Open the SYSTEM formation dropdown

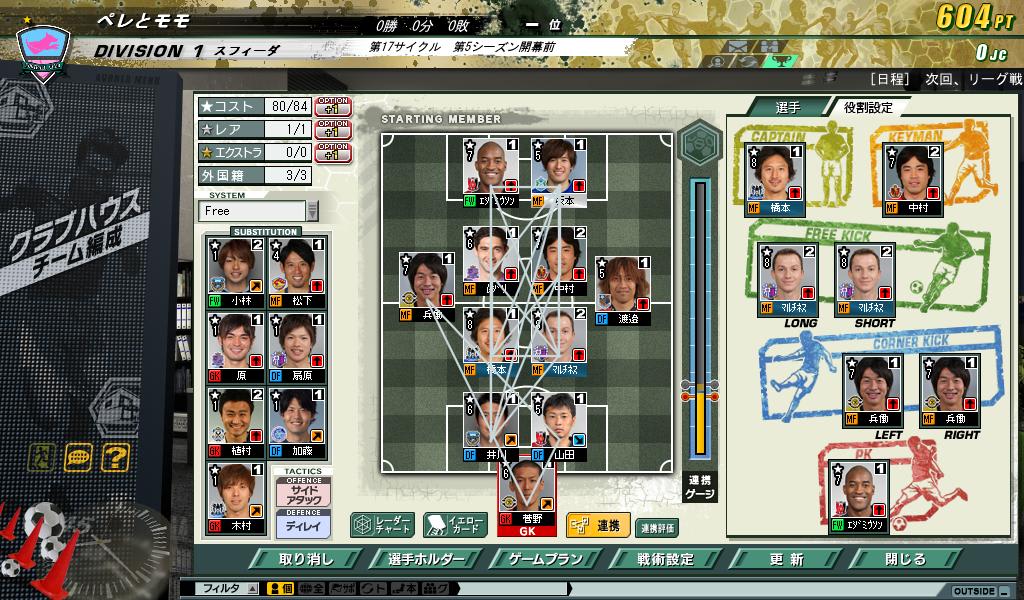tap(313, 211)
